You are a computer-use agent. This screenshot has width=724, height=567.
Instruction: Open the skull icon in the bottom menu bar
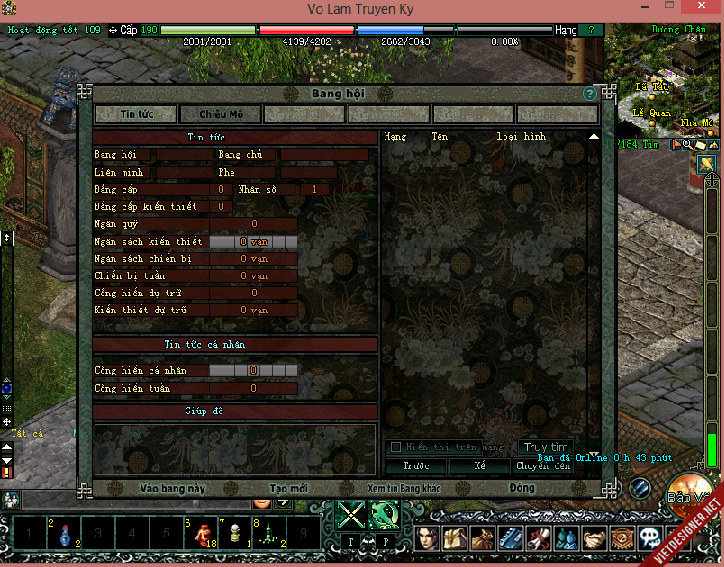point(649,538)
